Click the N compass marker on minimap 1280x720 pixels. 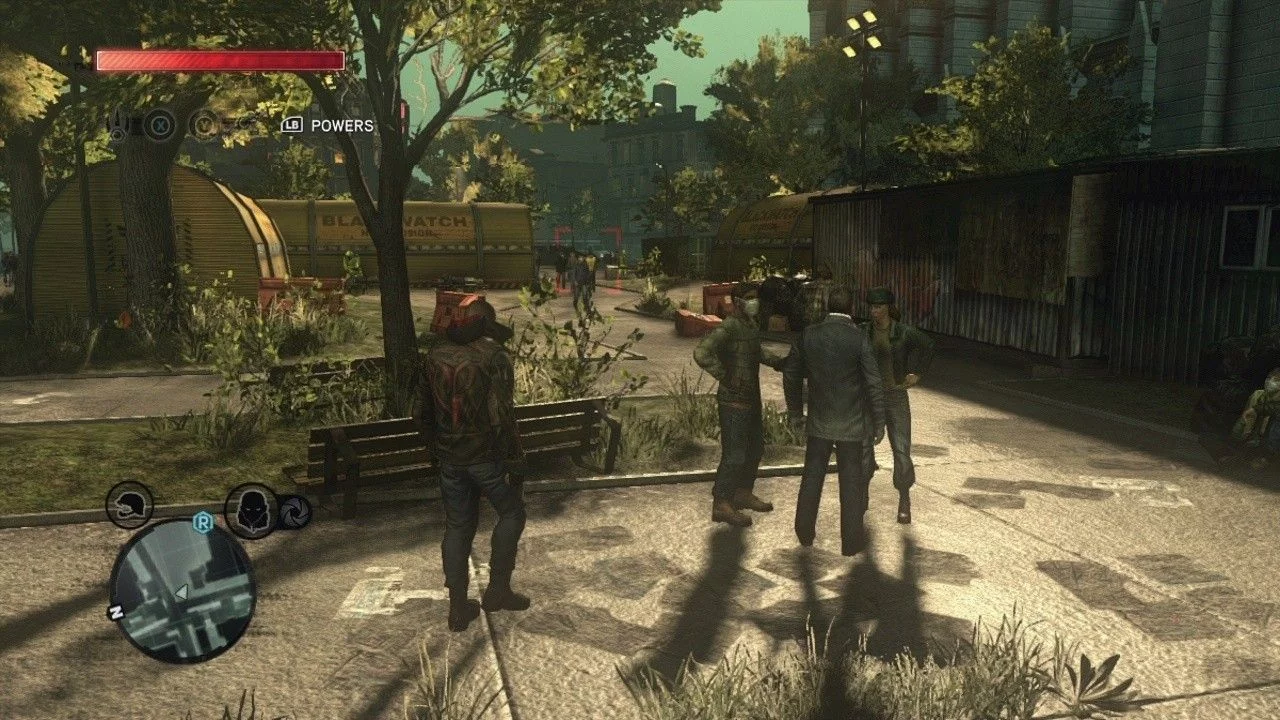(x=117, y=613)
